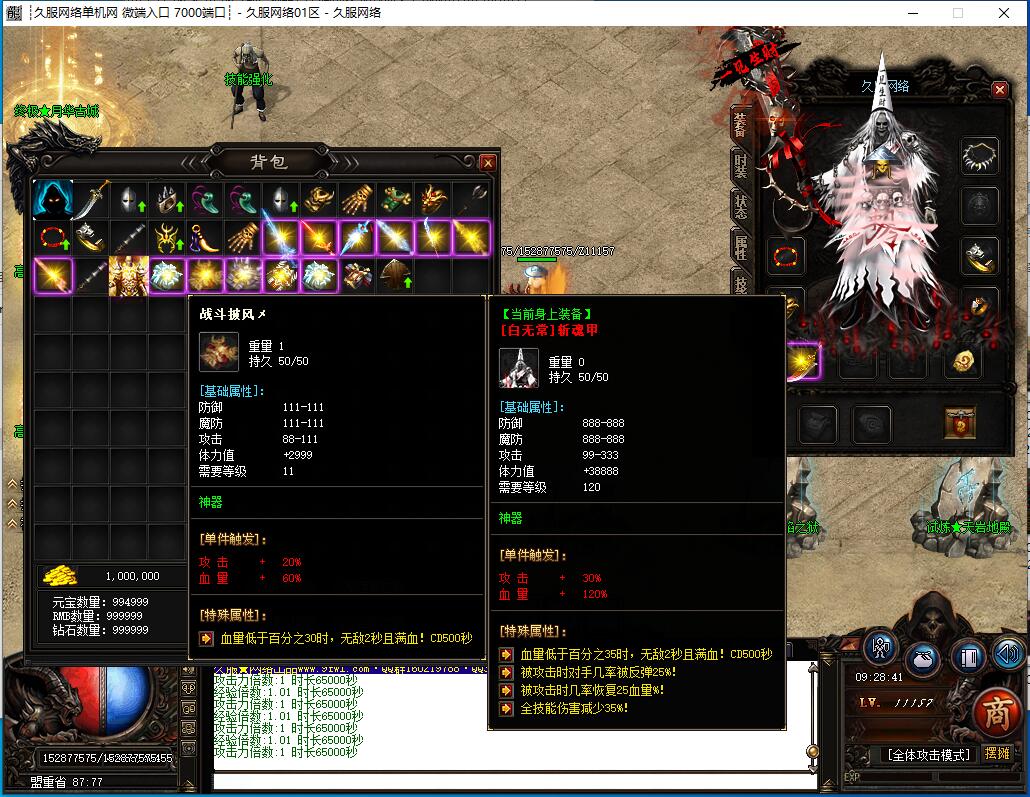Click the equipped red bead bracelet slot
The height and width of the screenshot is (797, 1030).
pyautogui.click(x=786, y=256)
